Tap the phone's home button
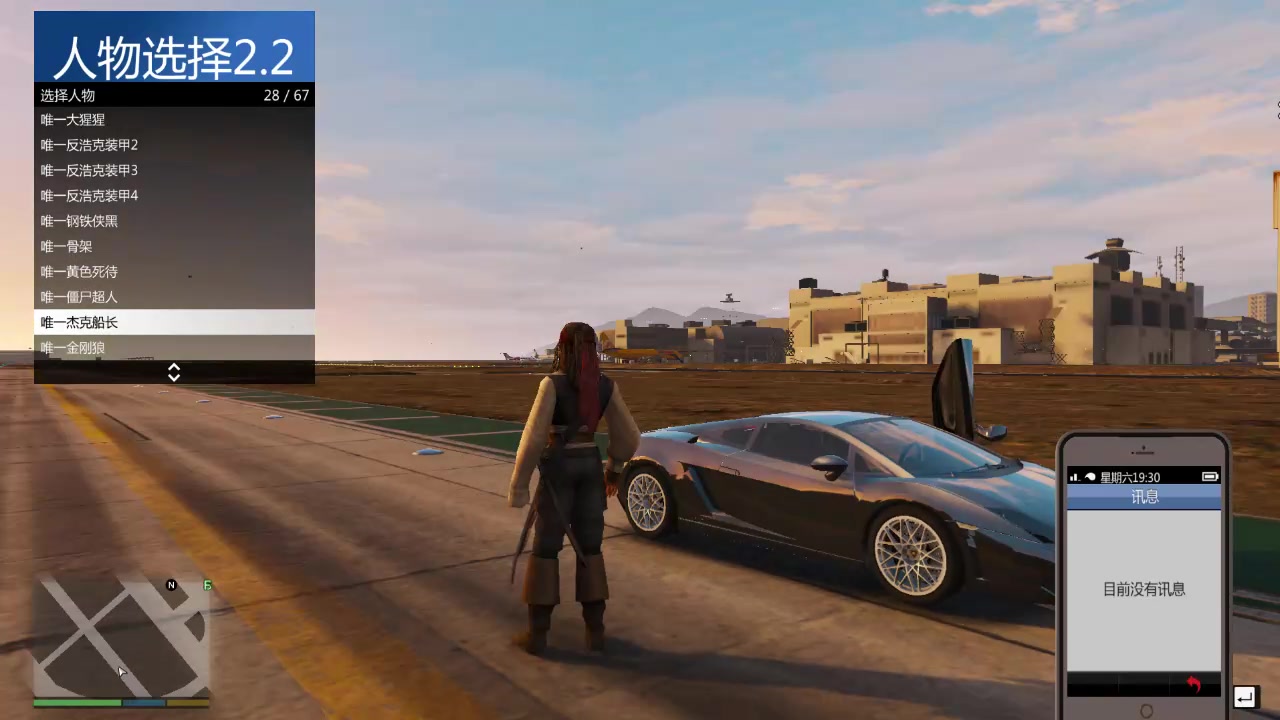This screenshot has height=720, width=1280. pyautogui.click(x=1146, y=711)
